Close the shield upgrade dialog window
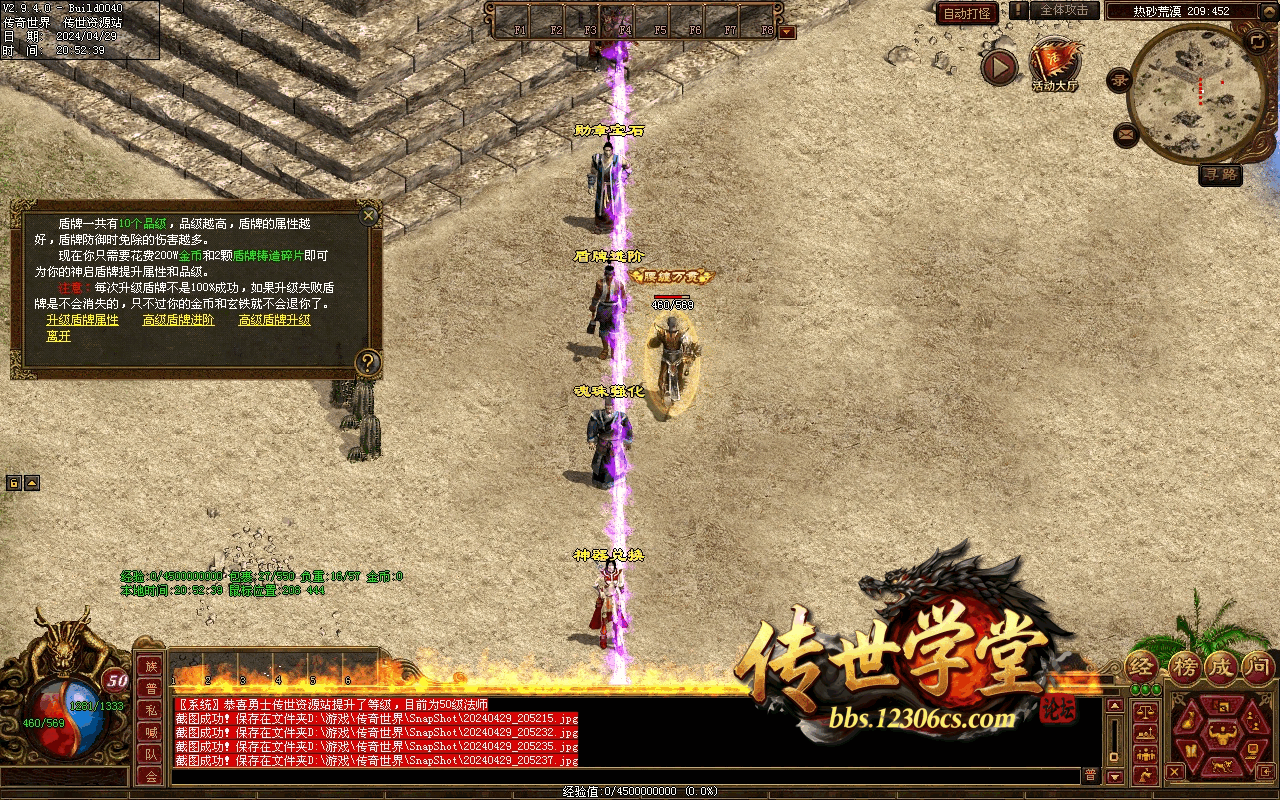1280x800 pixels. (x=369, y=215)
